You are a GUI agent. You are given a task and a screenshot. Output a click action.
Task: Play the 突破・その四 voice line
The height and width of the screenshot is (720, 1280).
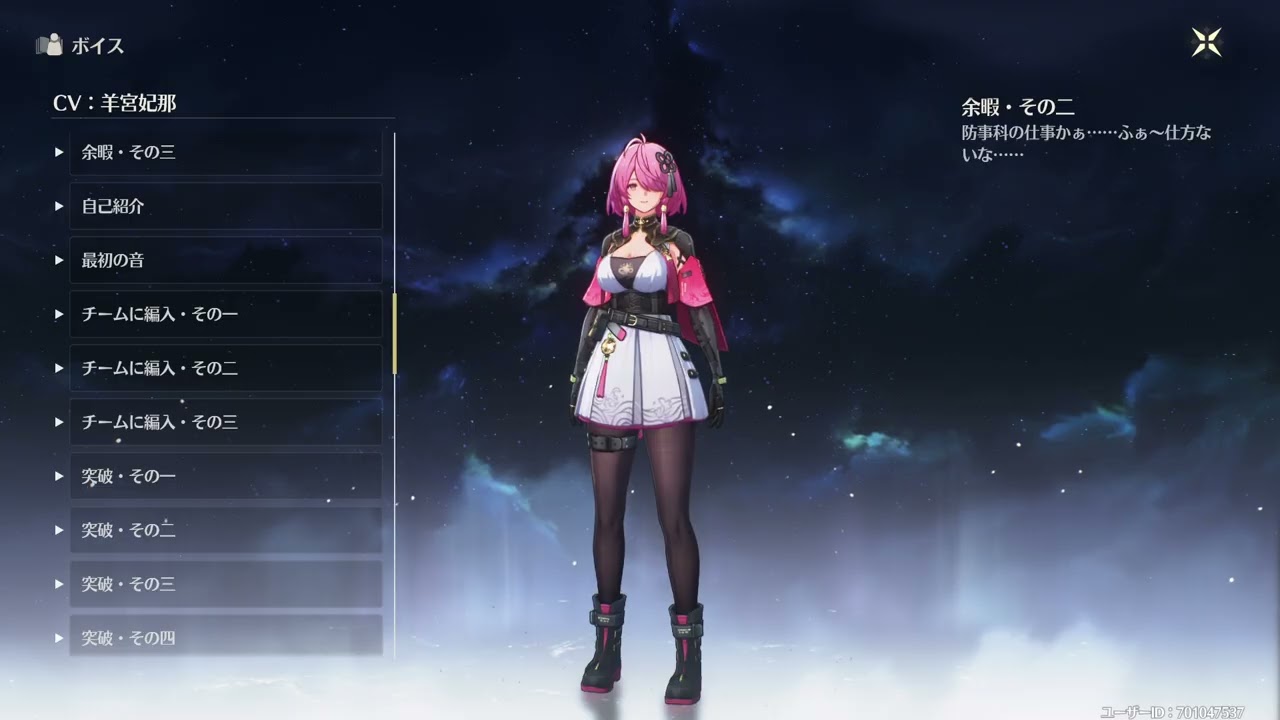coord(58,638)
